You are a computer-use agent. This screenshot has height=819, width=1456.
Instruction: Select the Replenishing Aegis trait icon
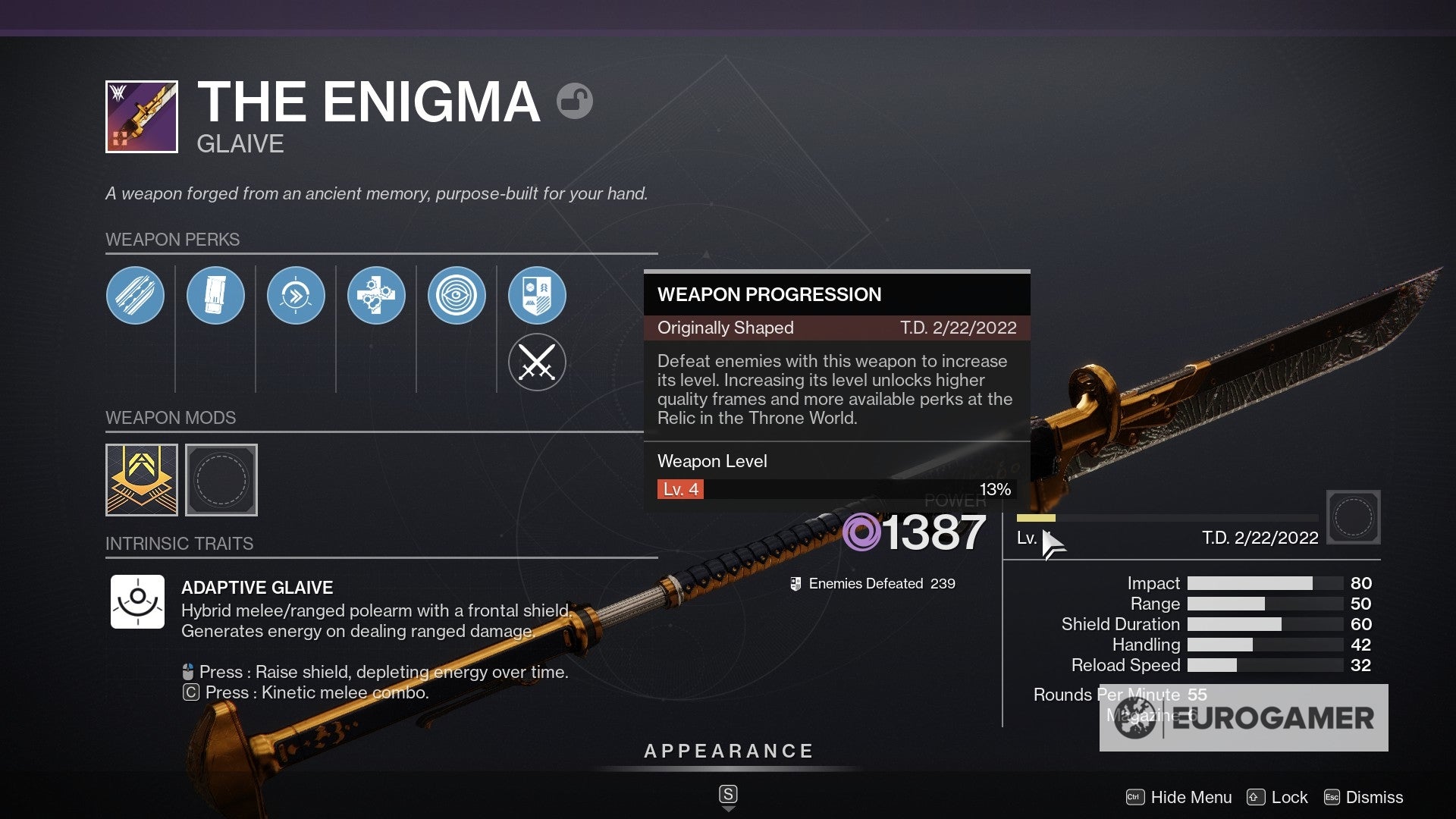point(377,296)
